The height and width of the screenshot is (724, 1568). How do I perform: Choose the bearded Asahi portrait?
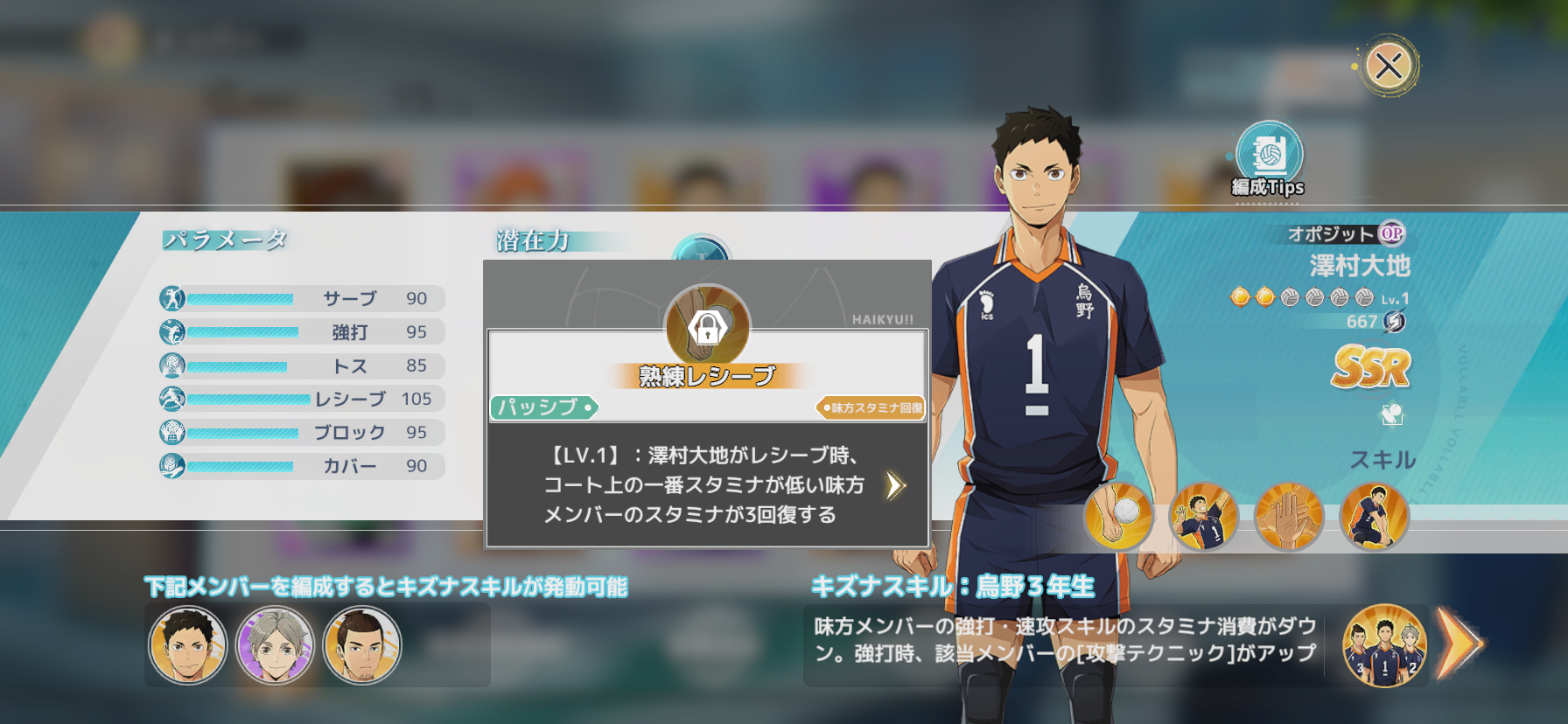[x=362, y=645]
